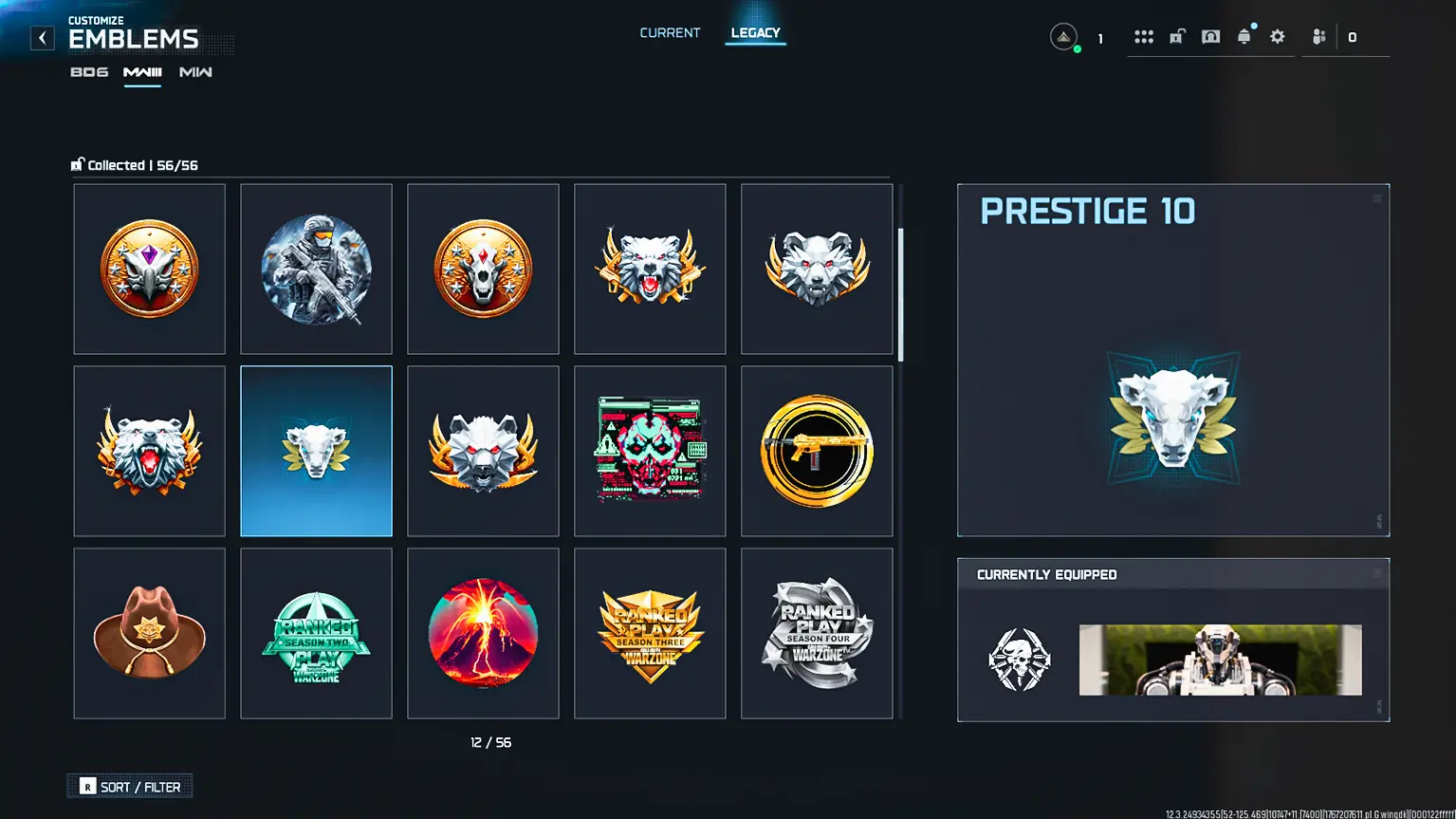Select the golden eagle prestige emblem

149,269
